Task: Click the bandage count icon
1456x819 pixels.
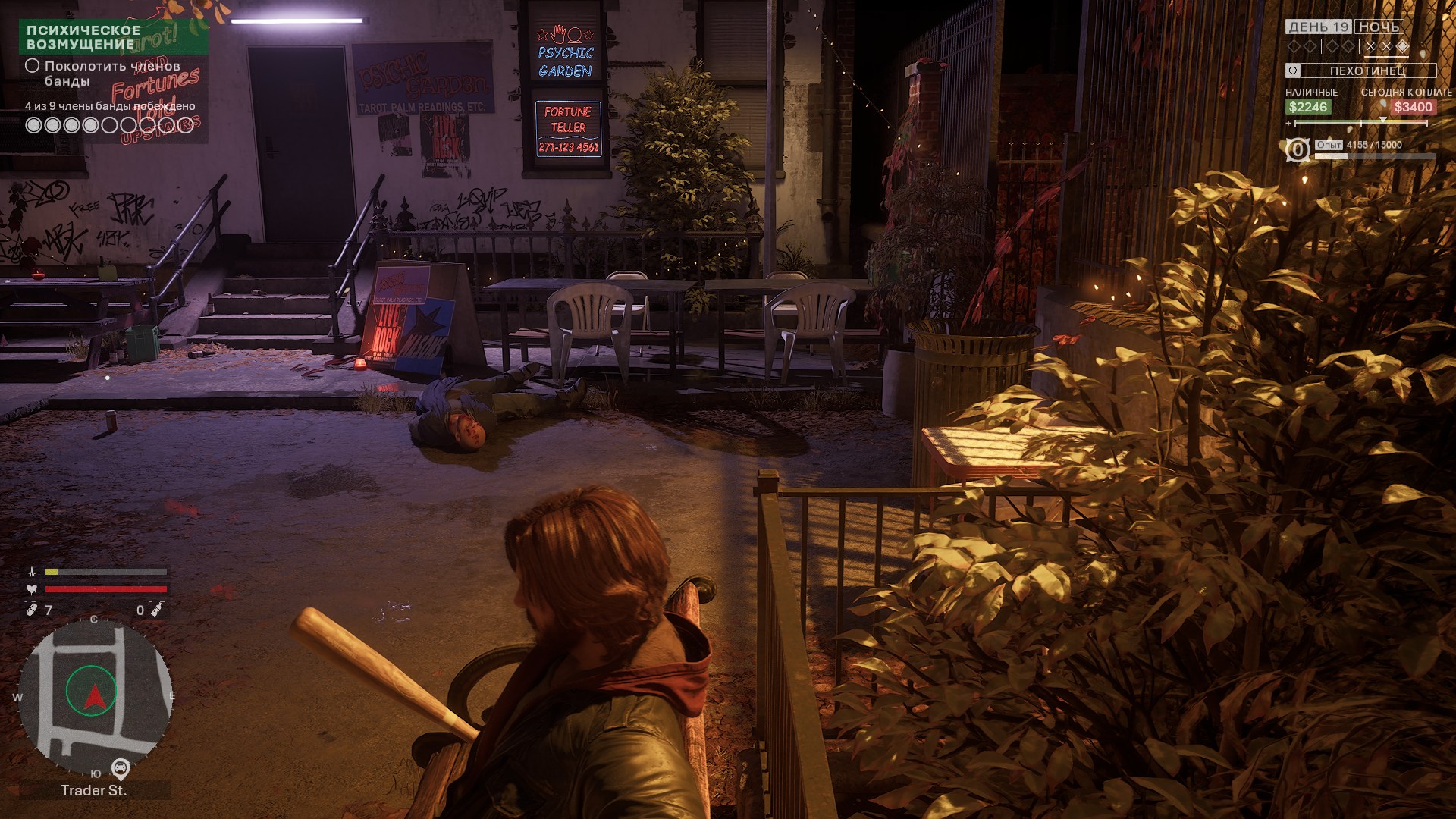Action: coord(32,610)
